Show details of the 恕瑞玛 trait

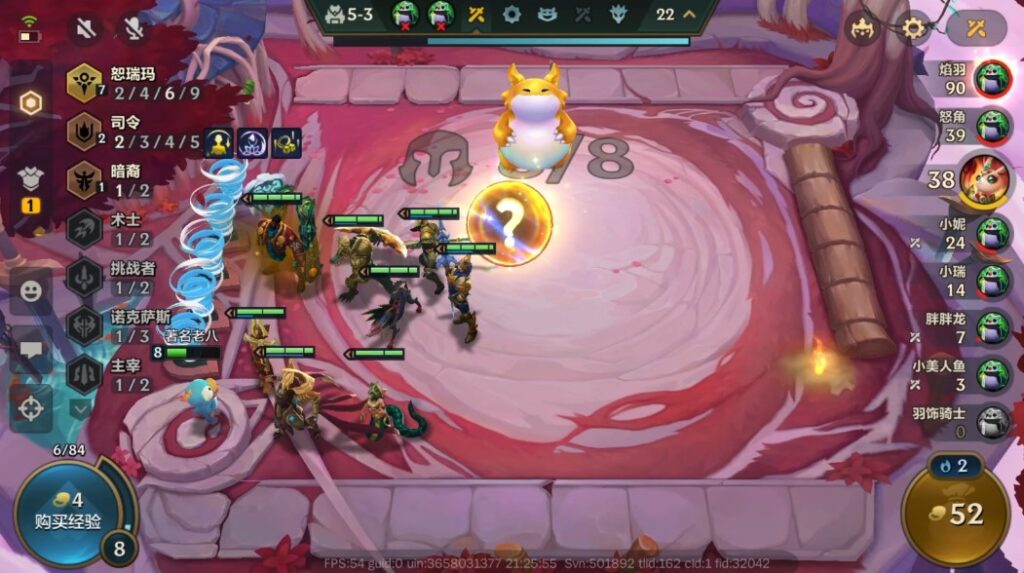pyautogui.click(x=84, y=84)
